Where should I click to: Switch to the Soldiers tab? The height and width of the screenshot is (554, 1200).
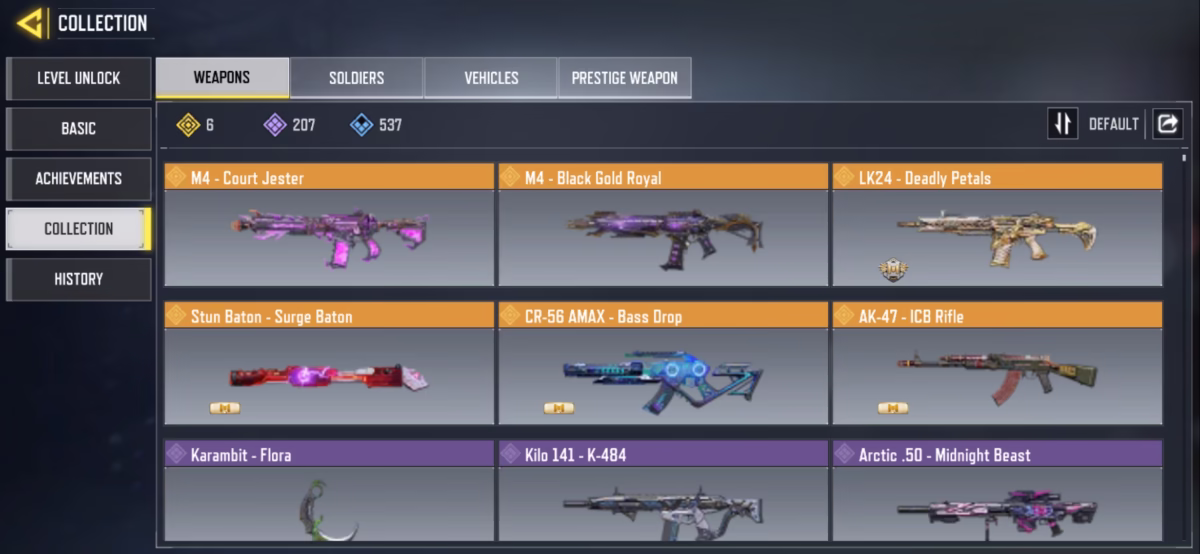[x=356, y=78]
